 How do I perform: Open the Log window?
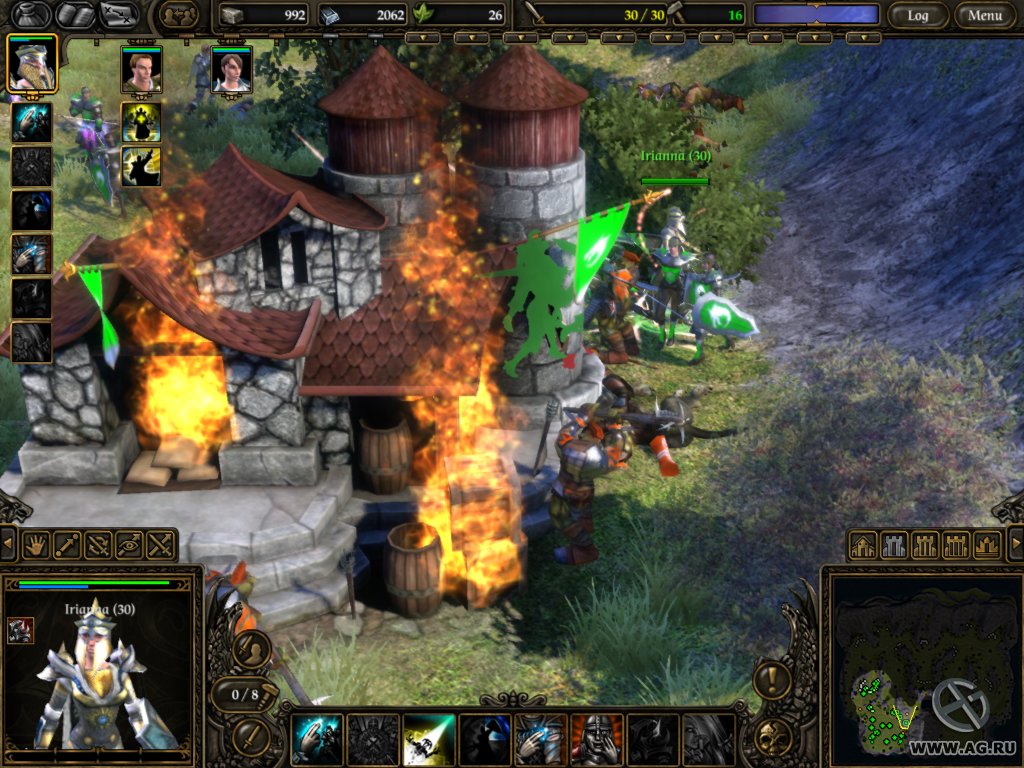click(917, 15)
